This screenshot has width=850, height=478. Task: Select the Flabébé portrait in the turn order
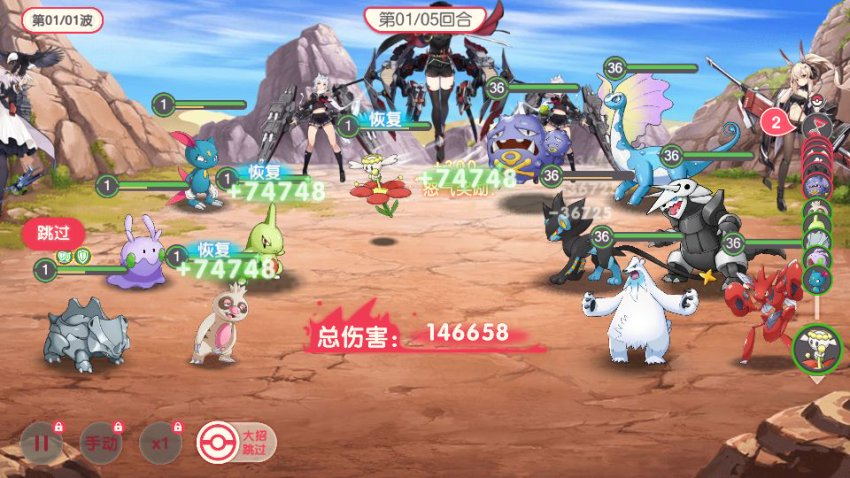click(x=817, y=348)
